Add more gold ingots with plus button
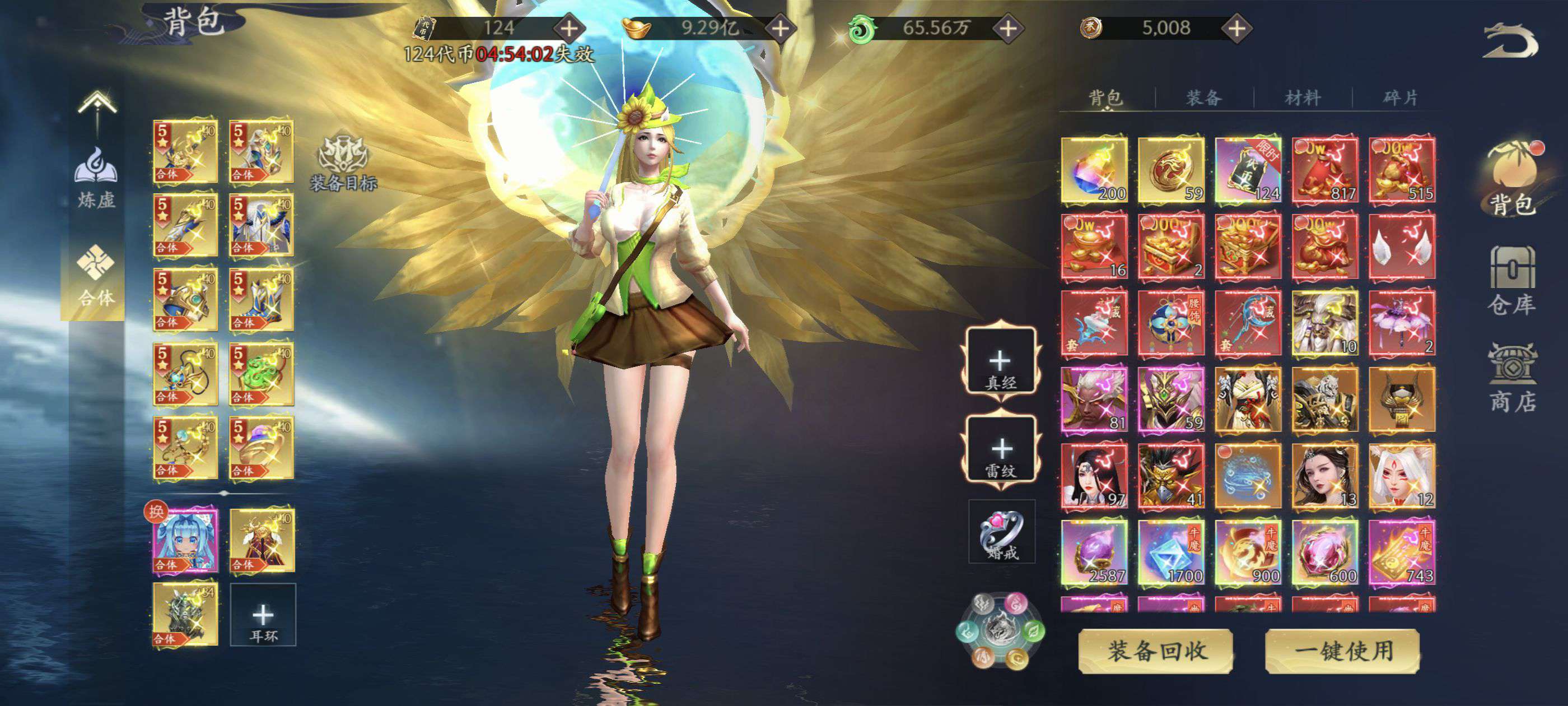The image size is (1568, 706). click(x=780, y=28)
